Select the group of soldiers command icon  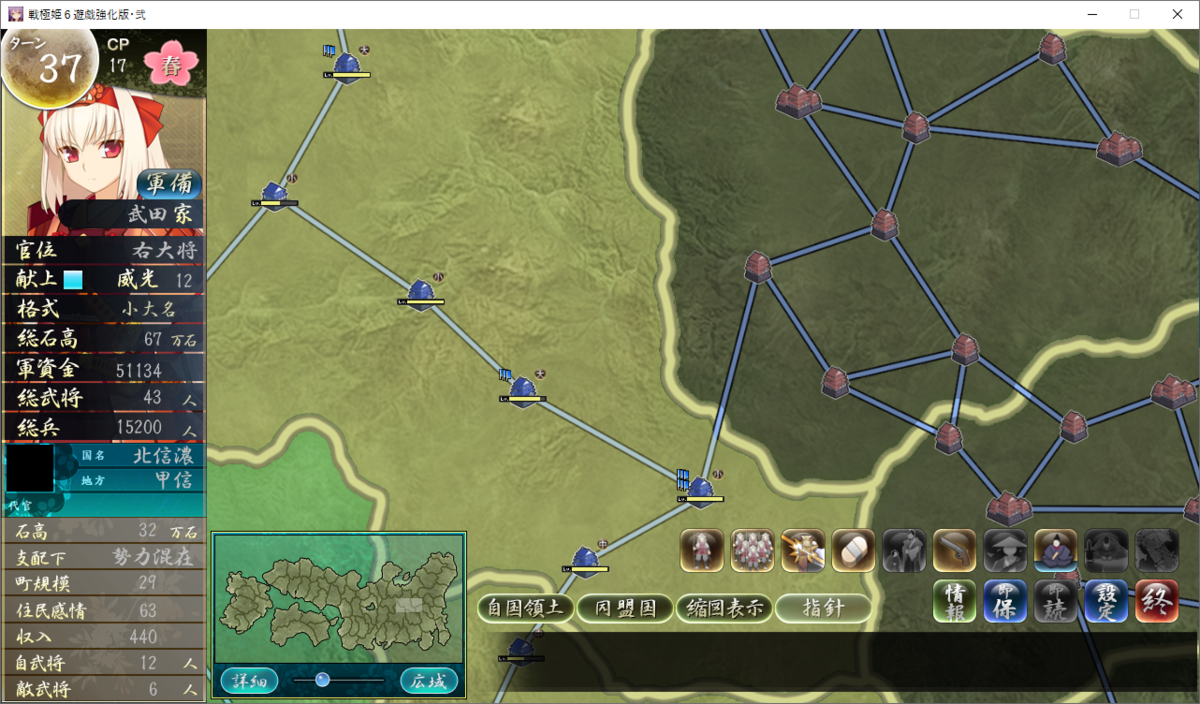(752, 550)
